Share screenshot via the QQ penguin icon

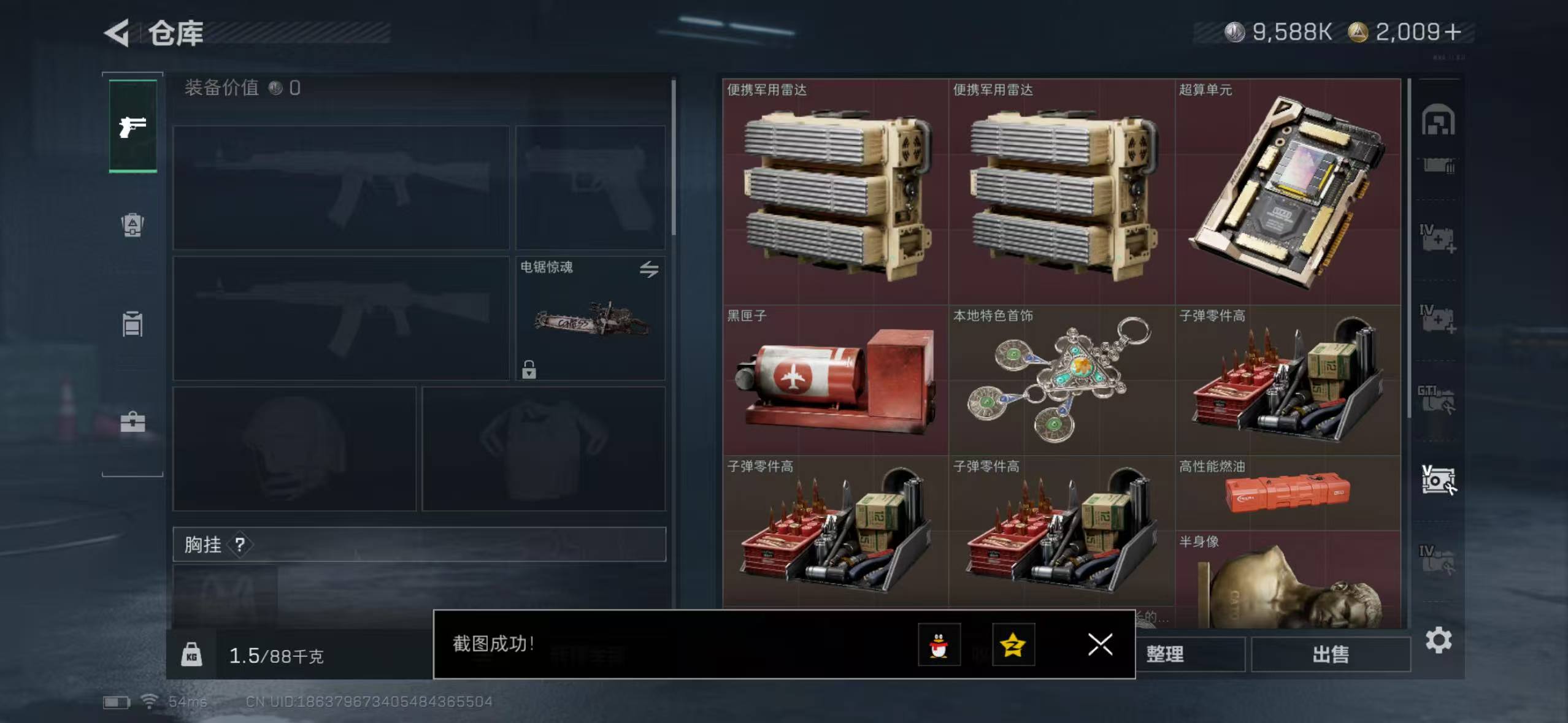click(x=939, y=645)
